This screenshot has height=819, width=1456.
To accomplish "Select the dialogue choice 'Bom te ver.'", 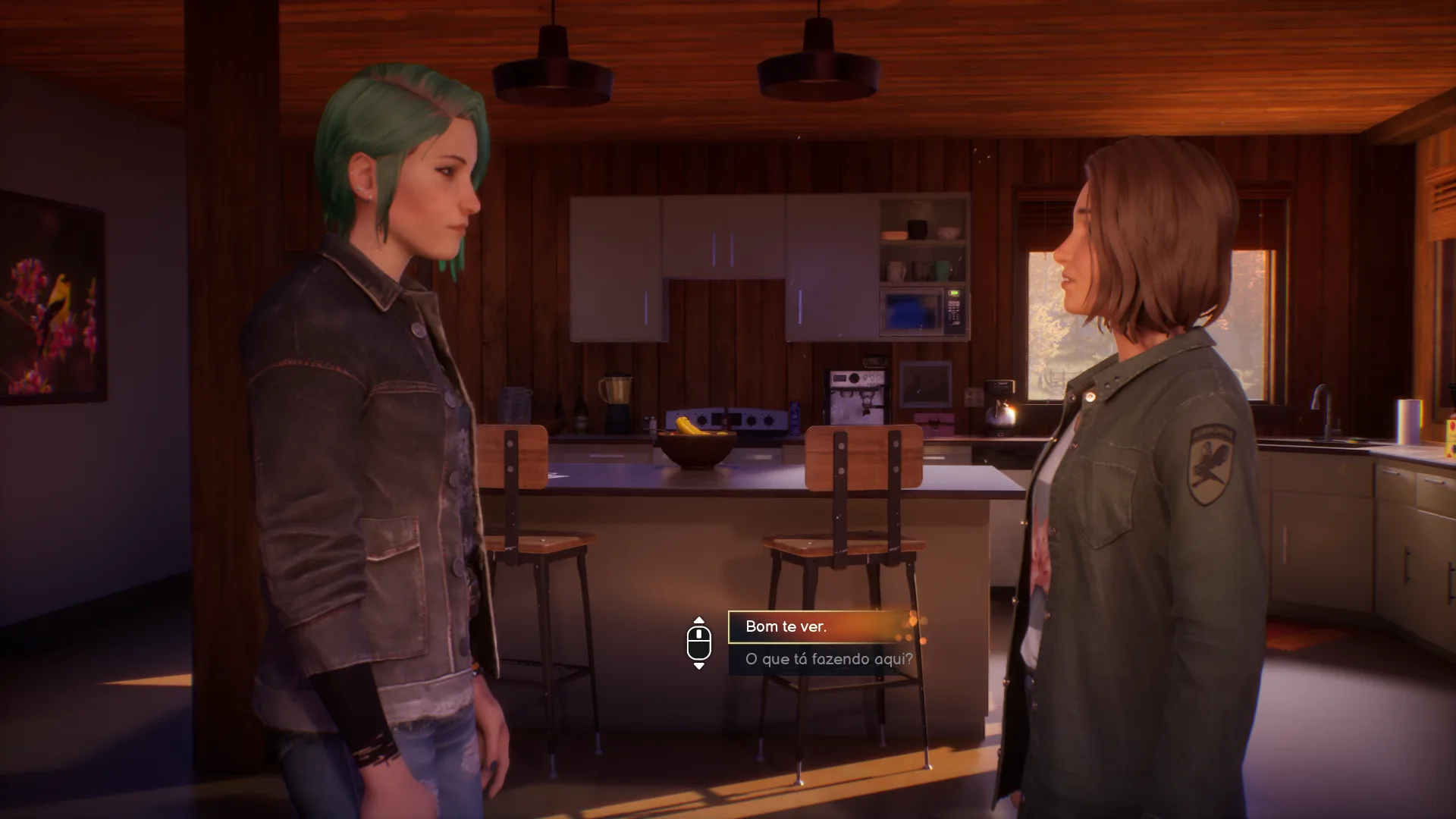I will [x=819, y=627].
